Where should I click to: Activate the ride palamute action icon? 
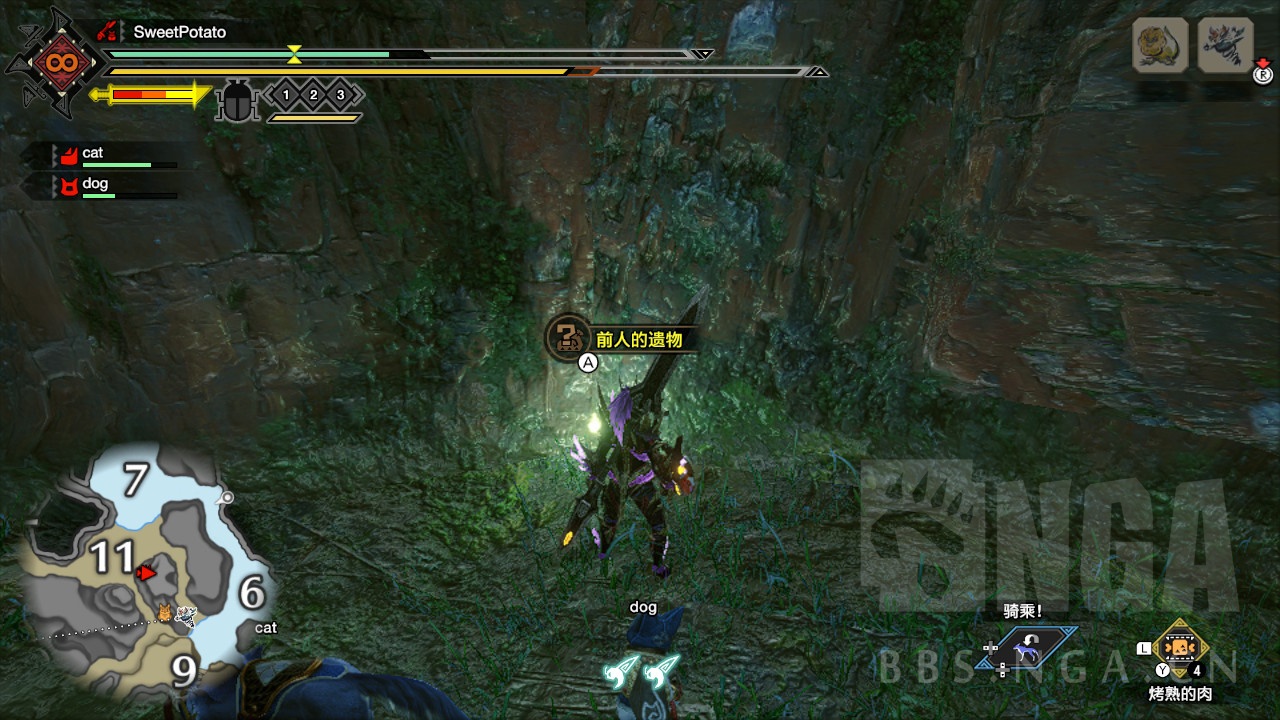coord(1026,649)
